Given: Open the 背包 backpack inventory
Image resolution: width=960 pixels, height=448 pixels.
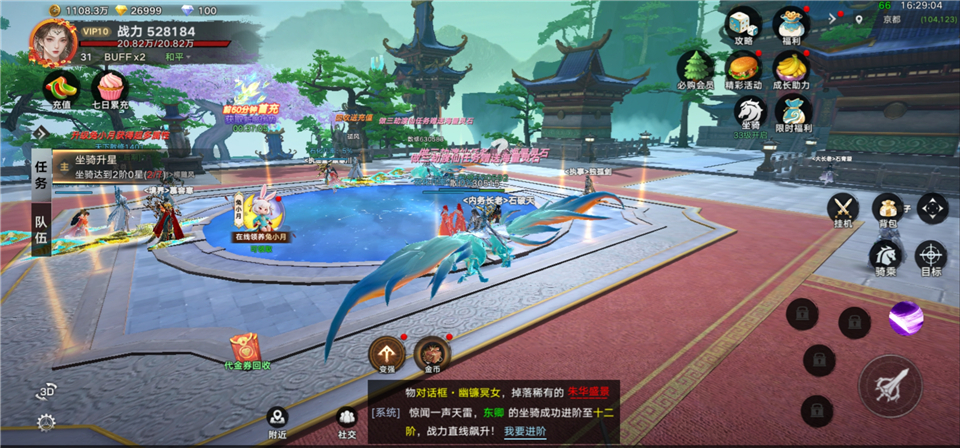Looking at the screenshot, I should pos(886,210).
